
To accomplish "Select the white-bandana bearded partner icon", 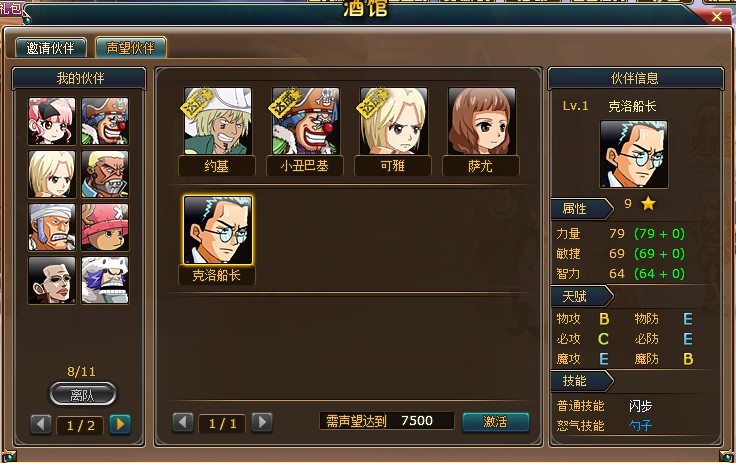I will (51, 227).
